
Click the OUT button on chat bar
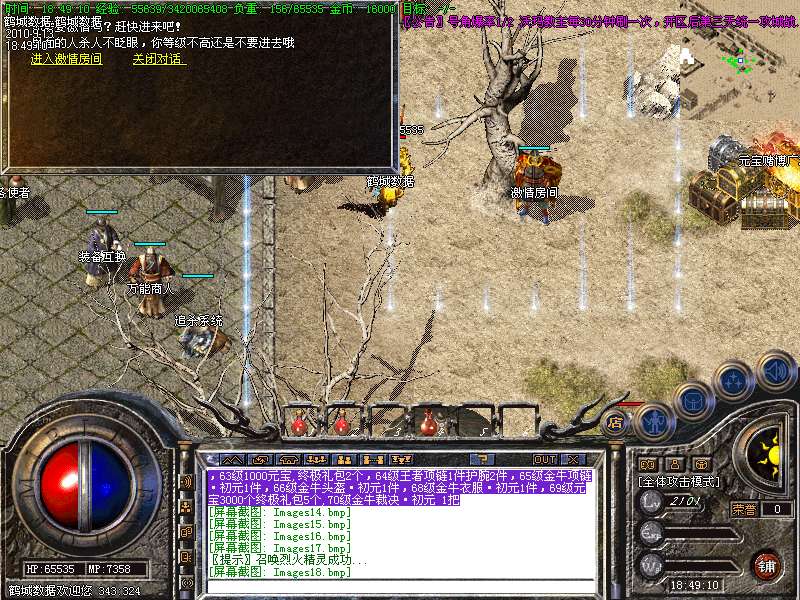pos(544,460)
